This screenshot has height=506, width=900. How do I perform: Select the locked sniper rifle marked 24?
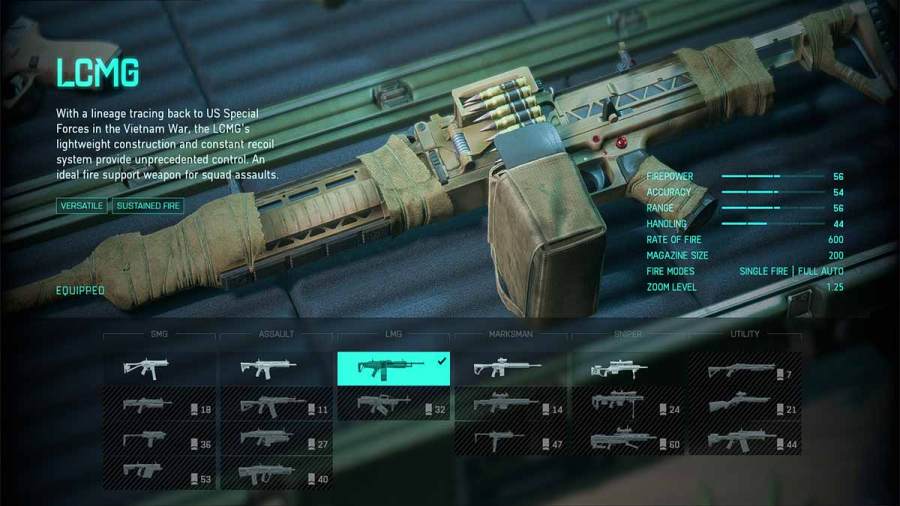pyautogui.click(x=627, y=405)
